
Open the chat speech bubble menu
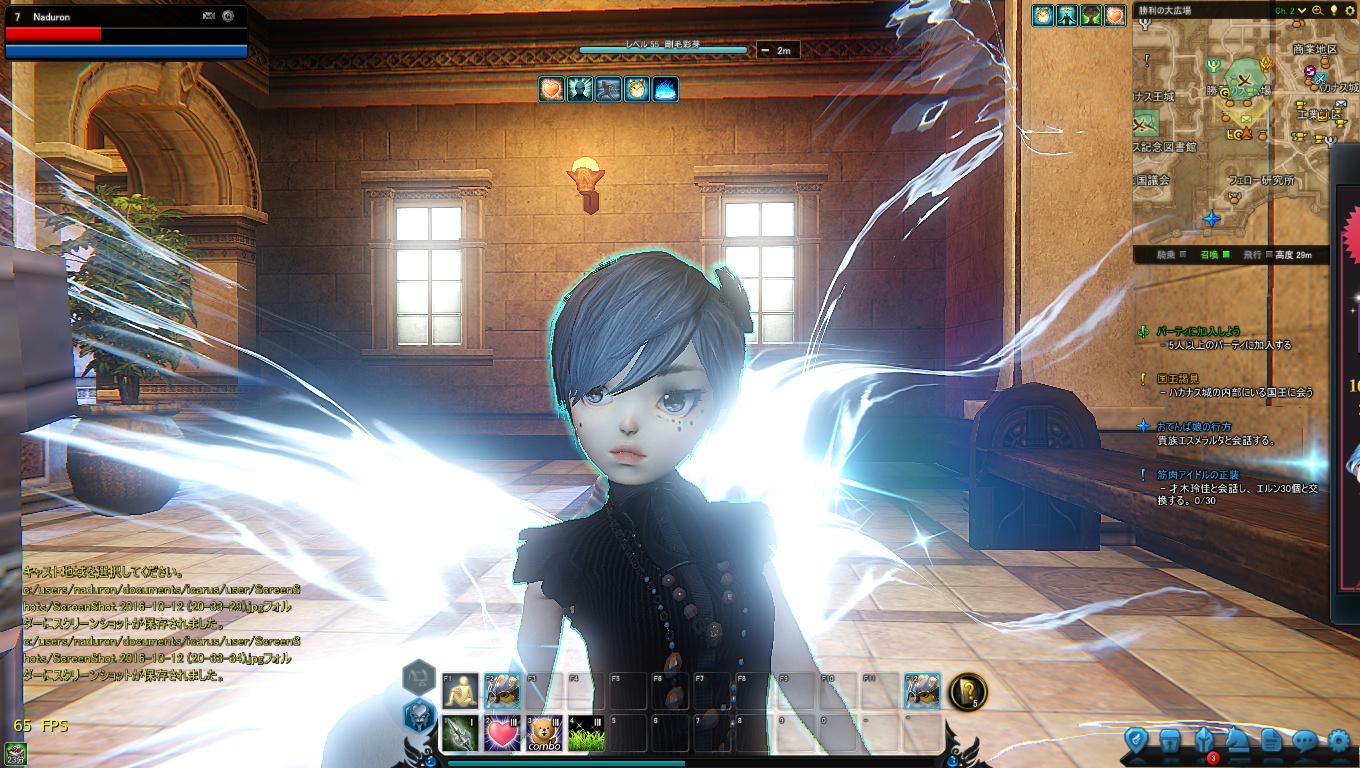[1305, 741]
